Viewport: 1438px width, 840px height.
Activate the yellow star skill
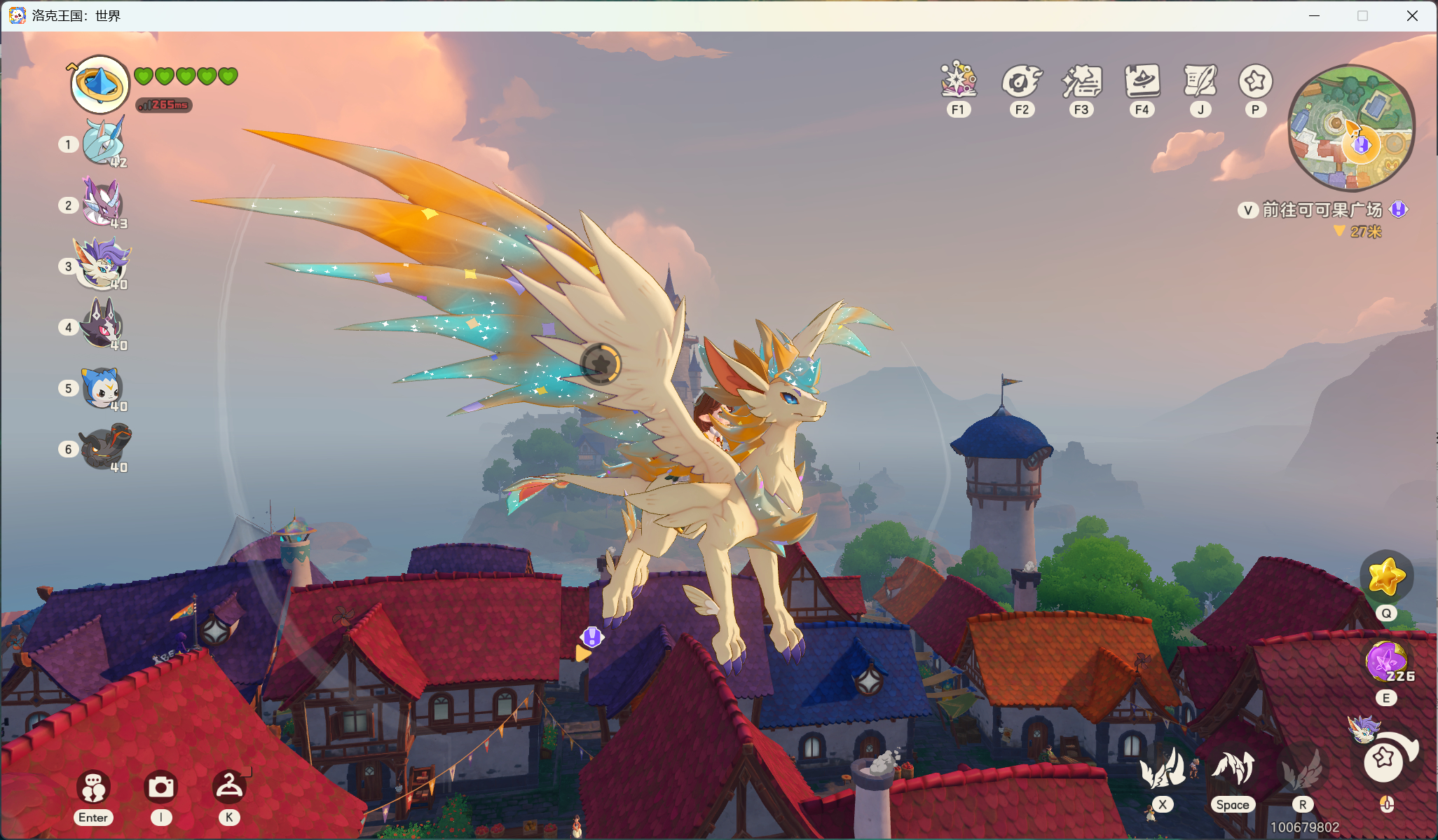pos(1386,577)
